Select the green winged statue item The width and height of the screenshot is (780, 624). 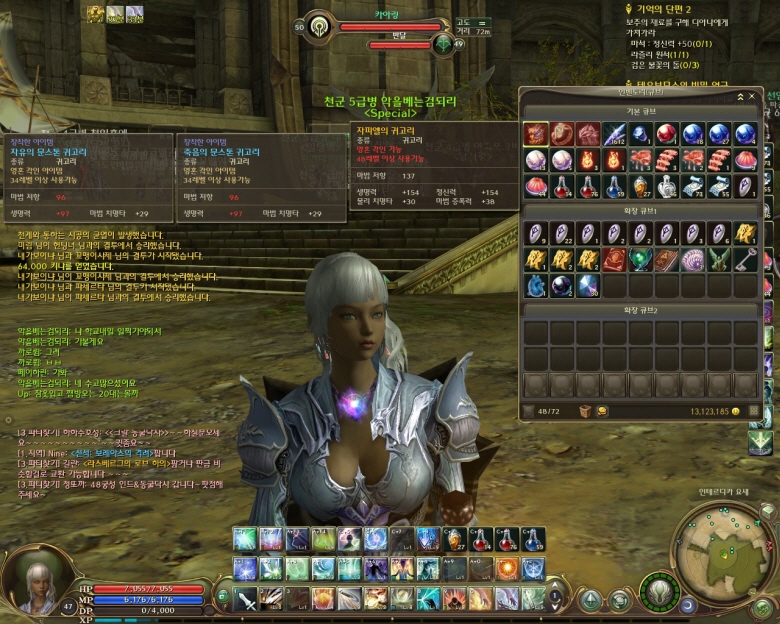(x=719, y=260)
